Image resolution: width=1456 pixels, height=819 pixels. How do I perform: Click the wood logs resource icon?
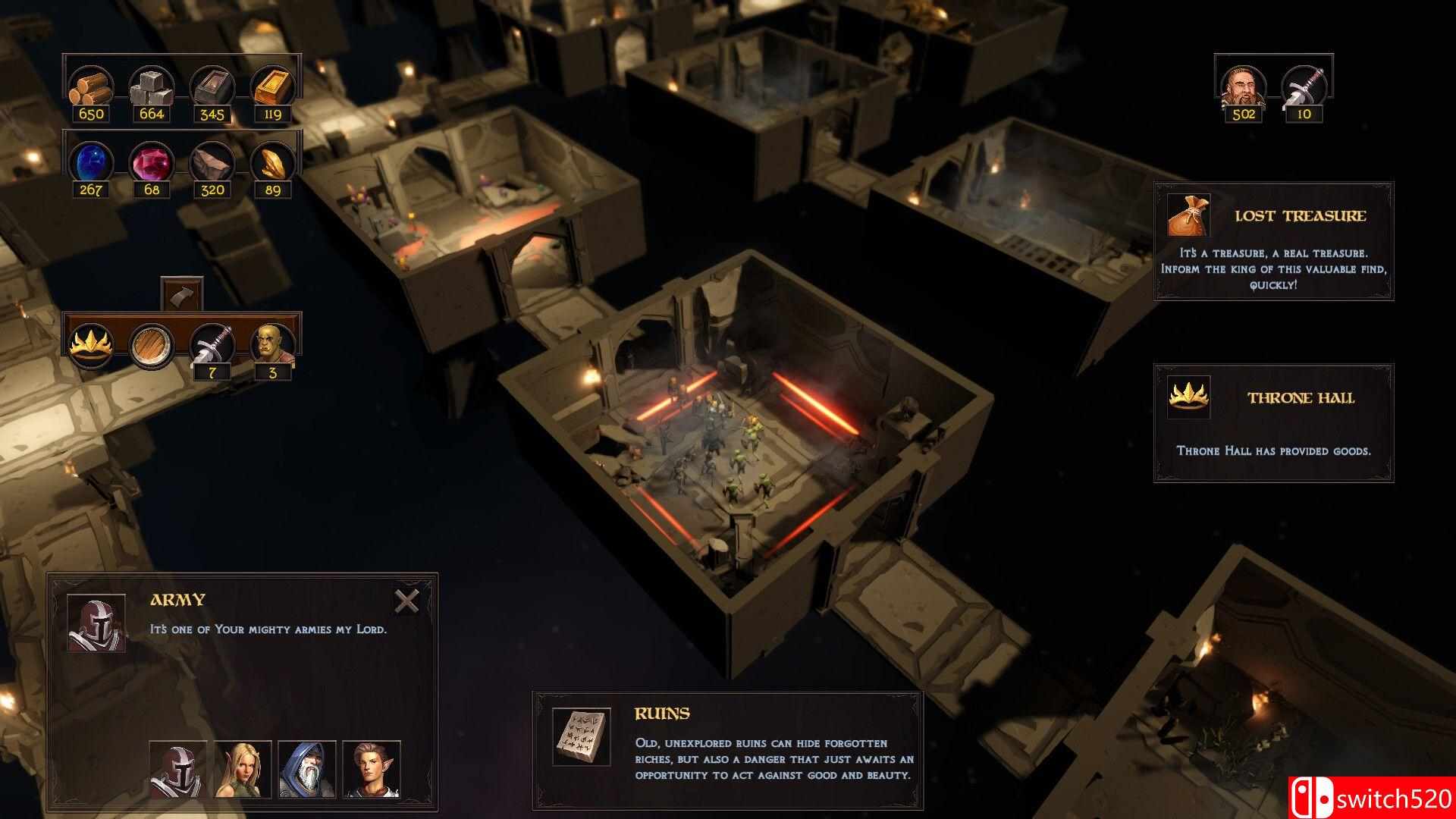click(91, 86)
